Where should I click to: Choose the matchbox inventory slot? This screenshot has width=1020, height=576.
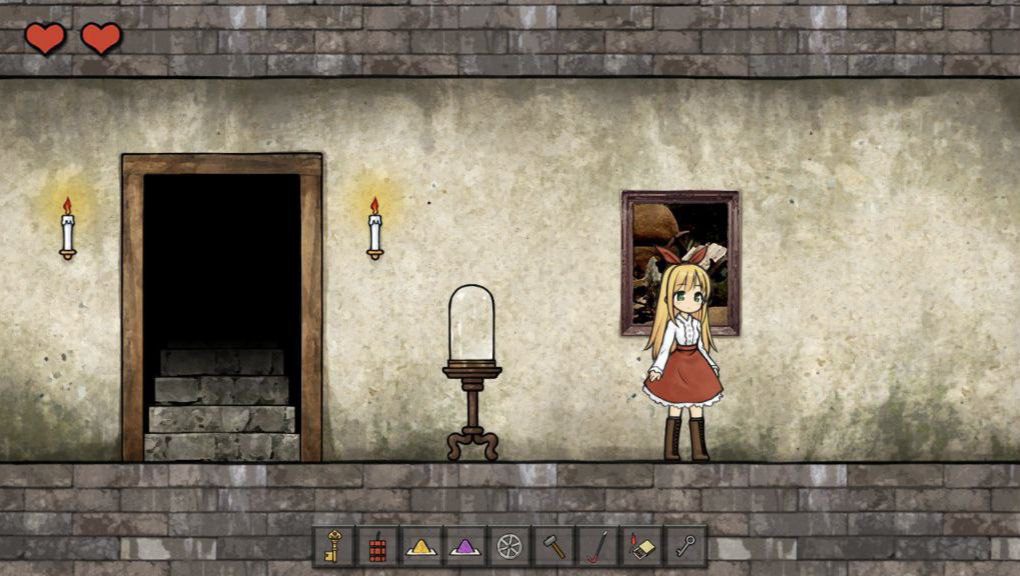pos(641,546)
